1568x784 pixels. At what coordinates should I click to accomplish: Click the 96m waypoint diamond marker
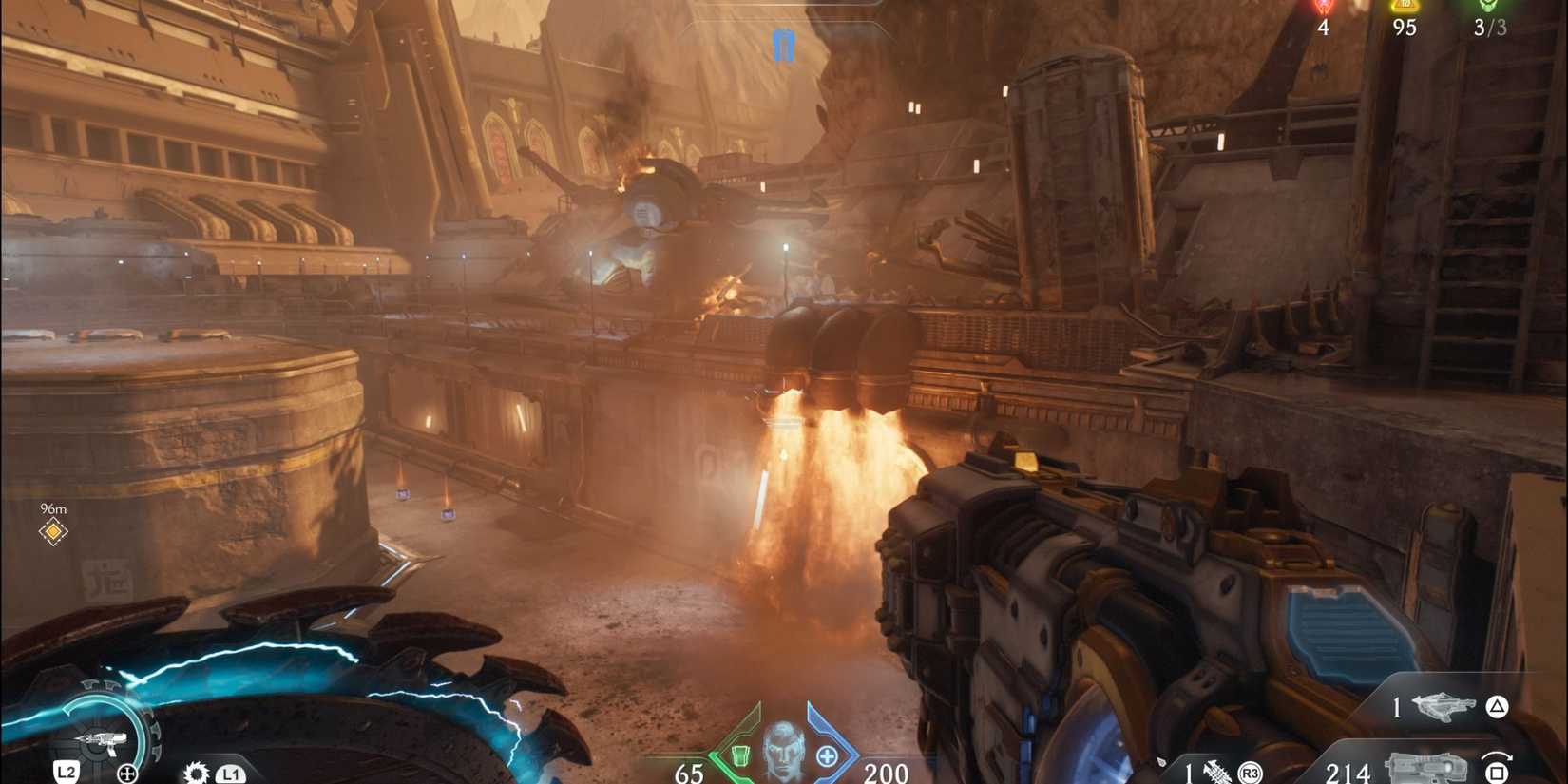(52, 530)
